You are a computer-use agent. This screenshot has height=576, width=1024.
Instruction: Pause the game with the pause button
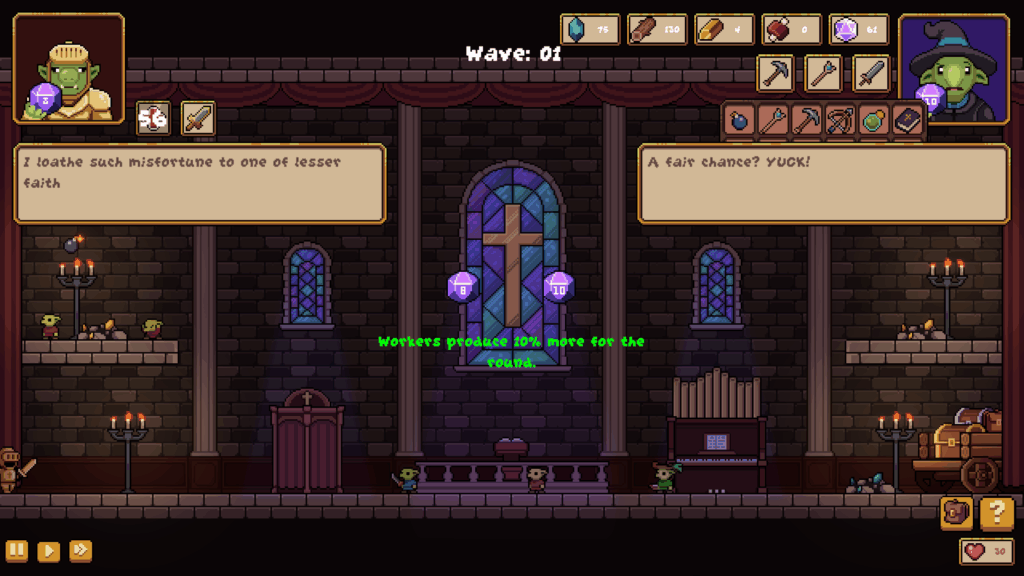tap(17, 551)
